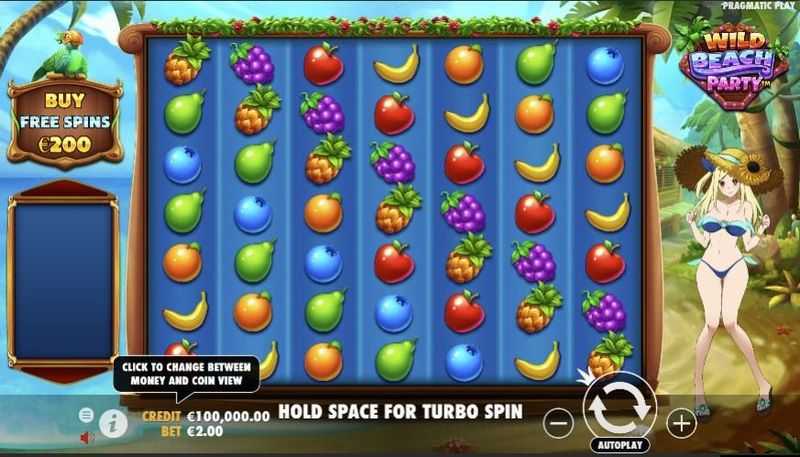Decrease the bet with the minus button

pos(559,424)
